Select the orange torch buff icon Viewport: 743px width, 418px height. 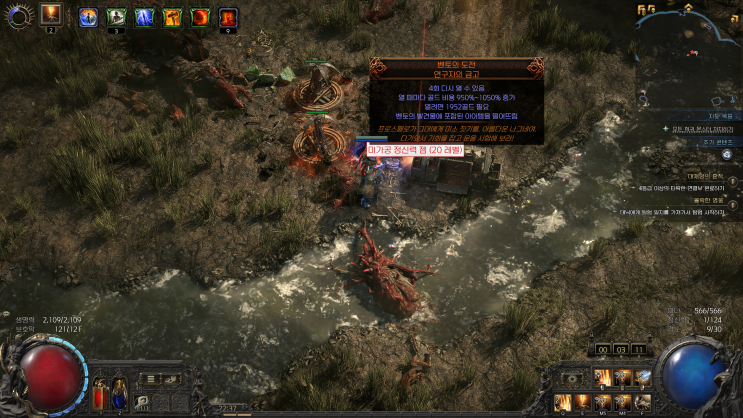coord(50,16)
